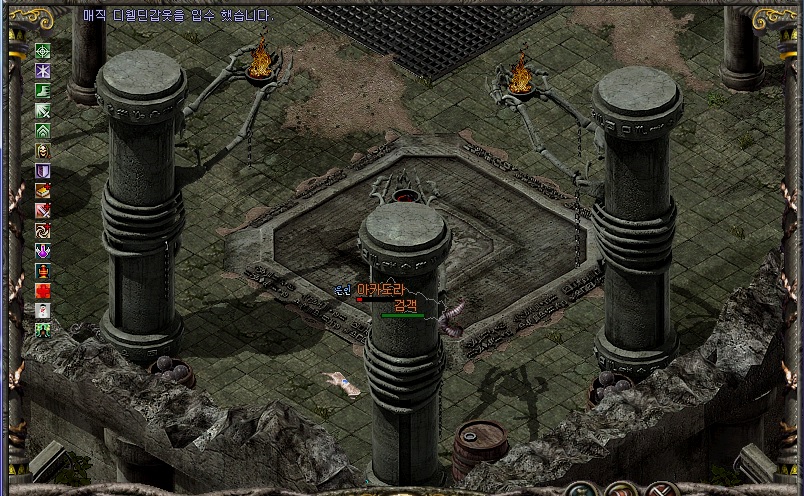Click the green double-chevron up icon
The width and height of the screenshot is (804, 496).
click(x=43, y=131)
